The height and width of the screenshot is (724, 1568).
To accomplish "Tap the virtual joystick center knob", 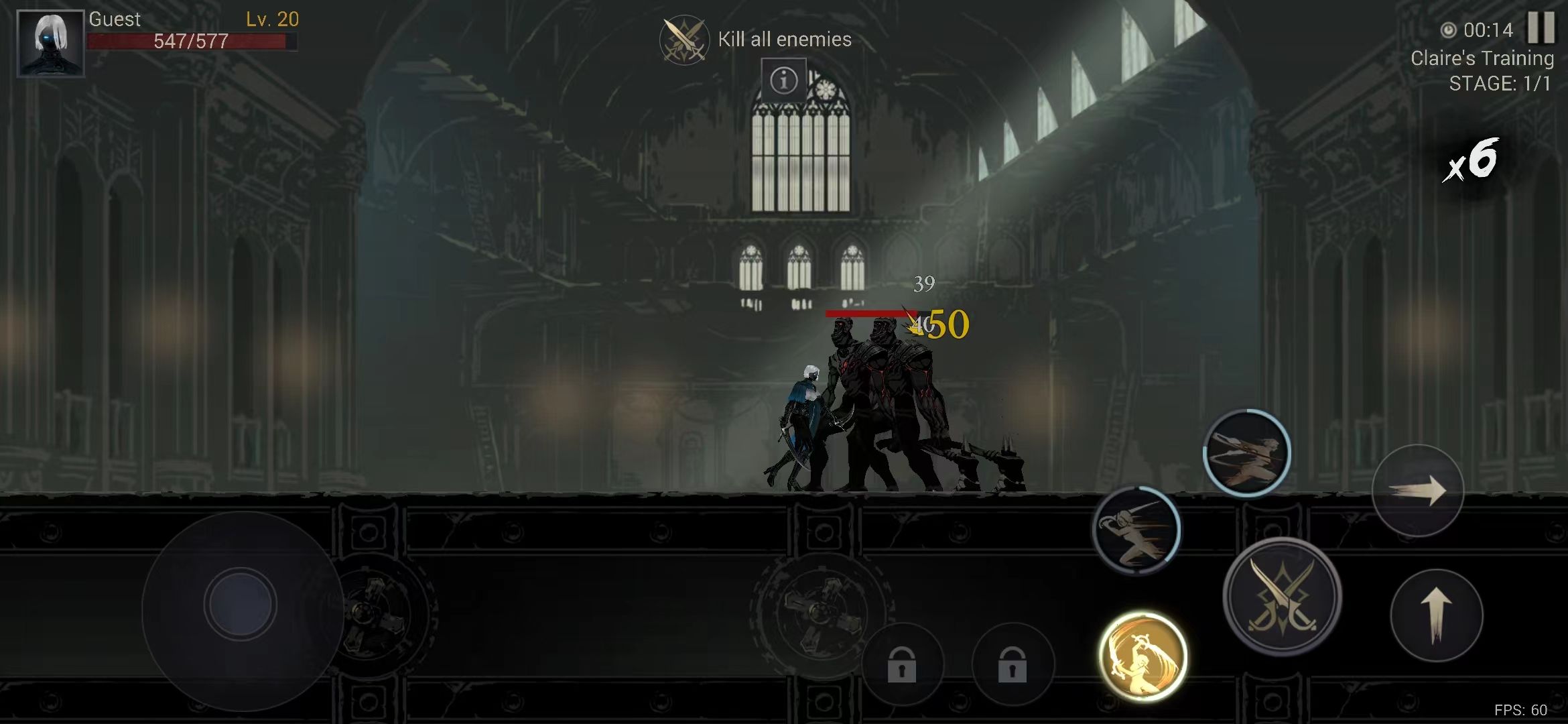I will [x=240, y=605].
